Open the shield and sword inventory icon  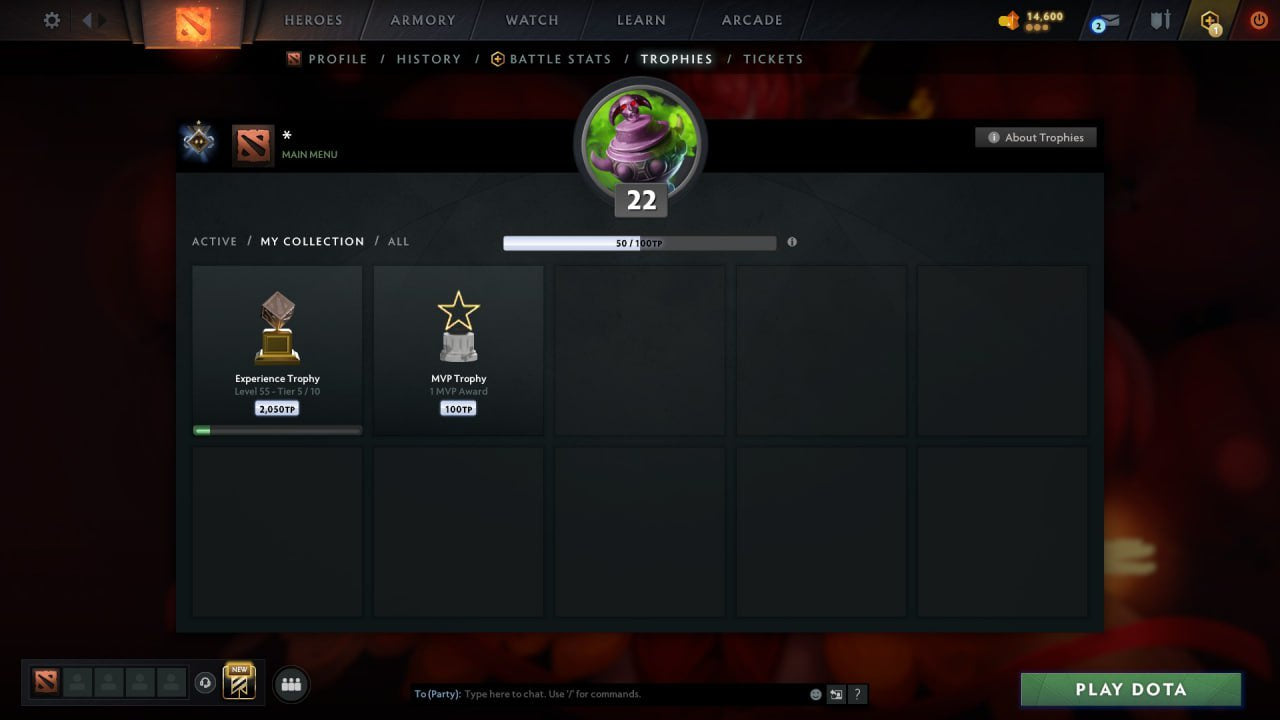(1159, 19)
